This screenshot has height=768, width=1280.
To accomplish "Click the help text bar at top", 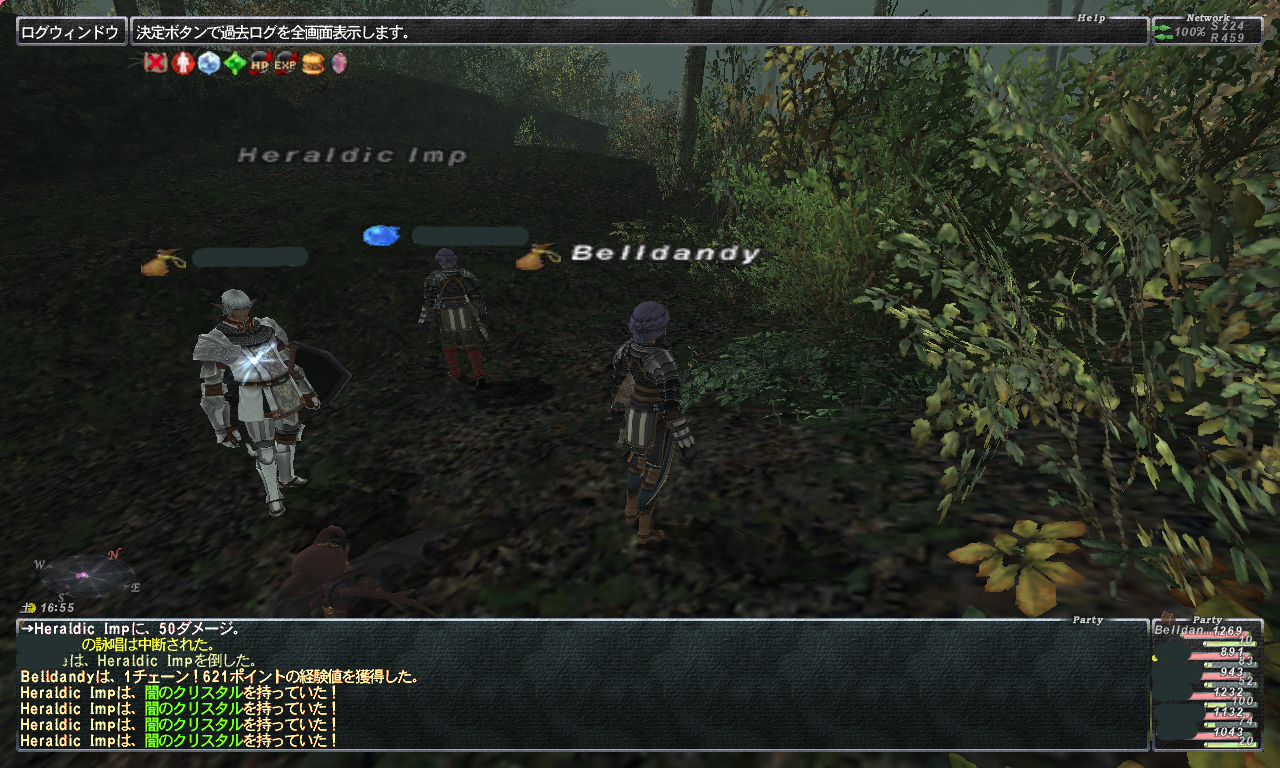I will point(638,32).
